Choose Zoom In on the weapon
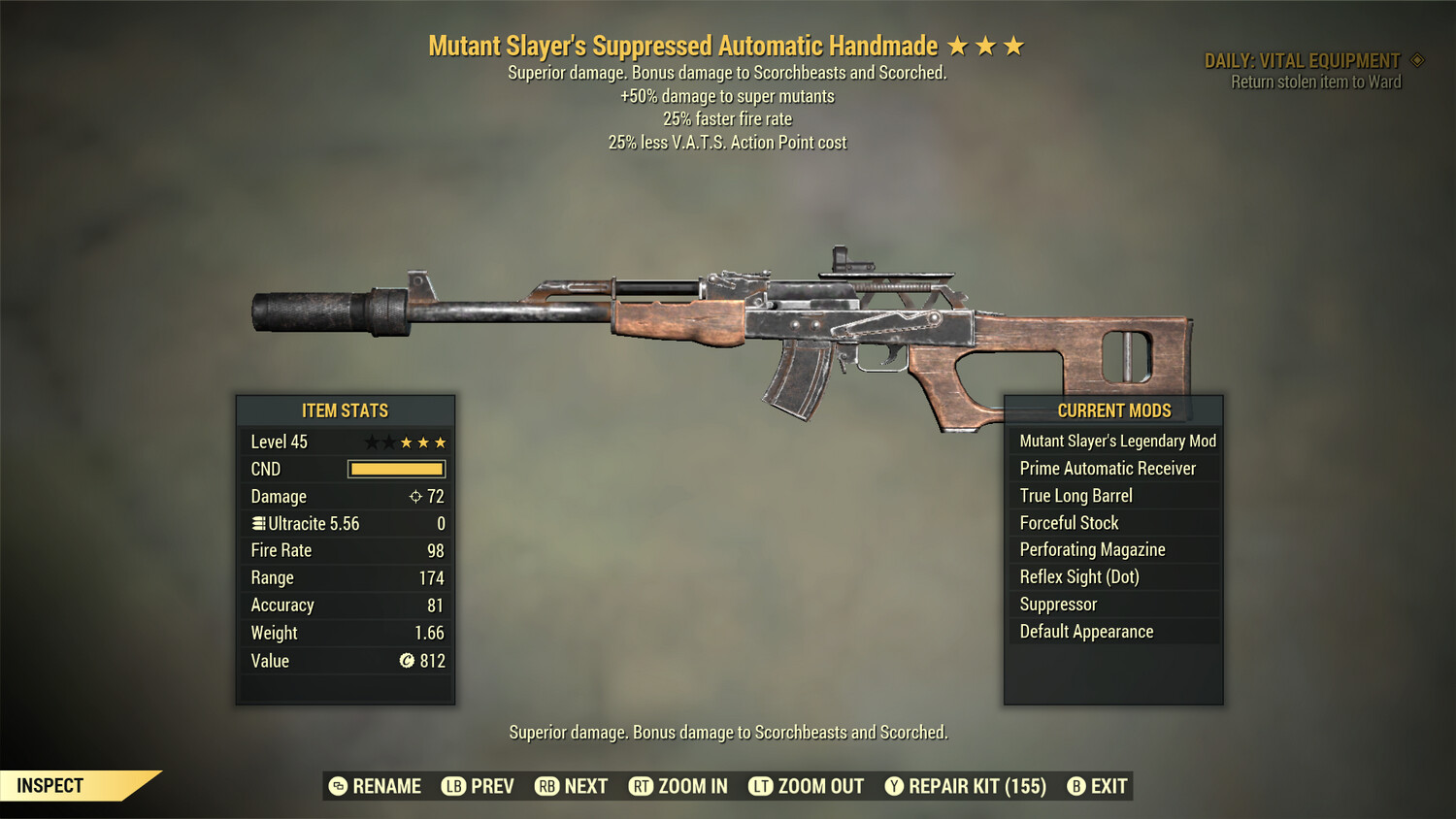 point(678,786)
